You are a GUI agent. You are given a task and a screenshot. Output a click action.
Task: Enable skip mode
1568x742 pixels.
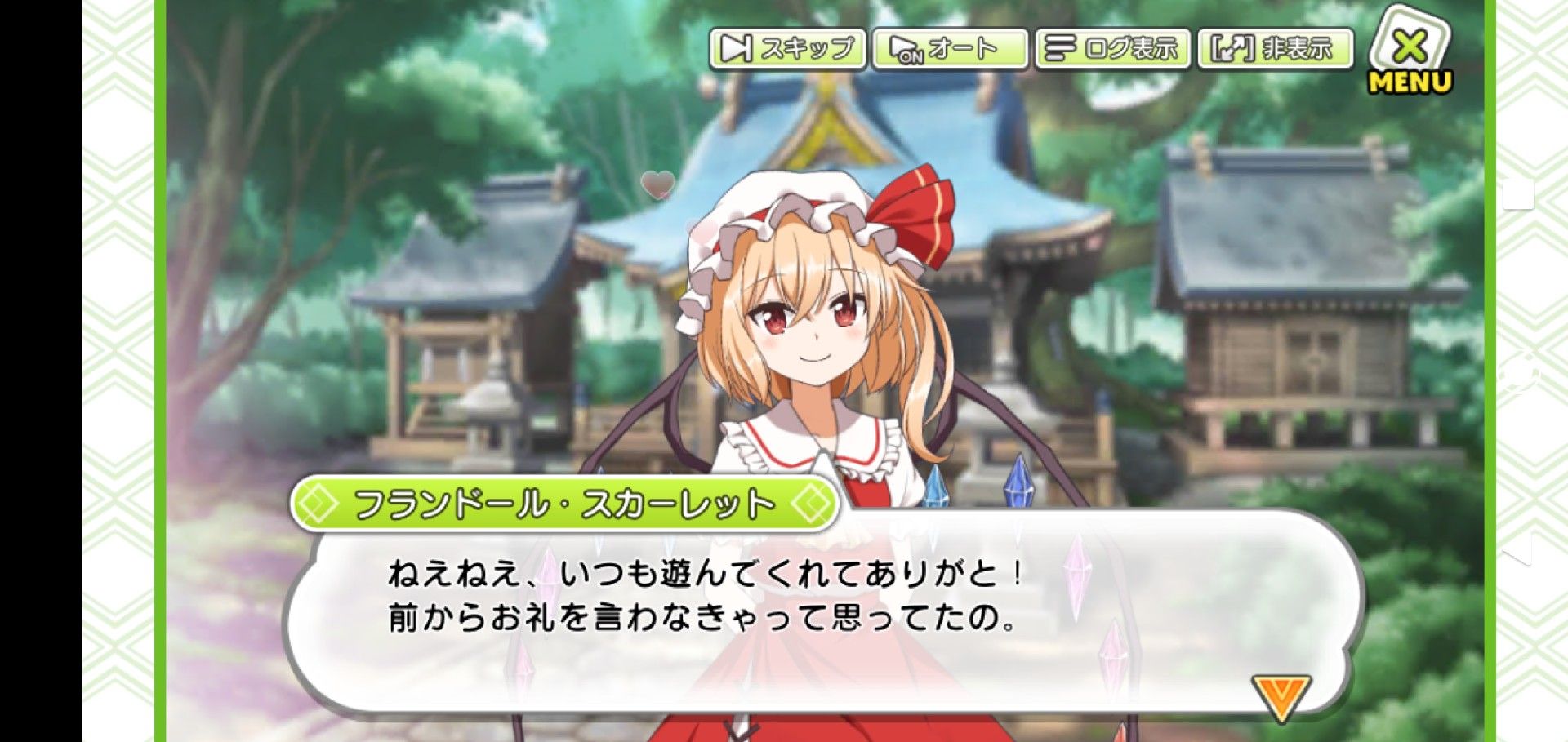786,49
